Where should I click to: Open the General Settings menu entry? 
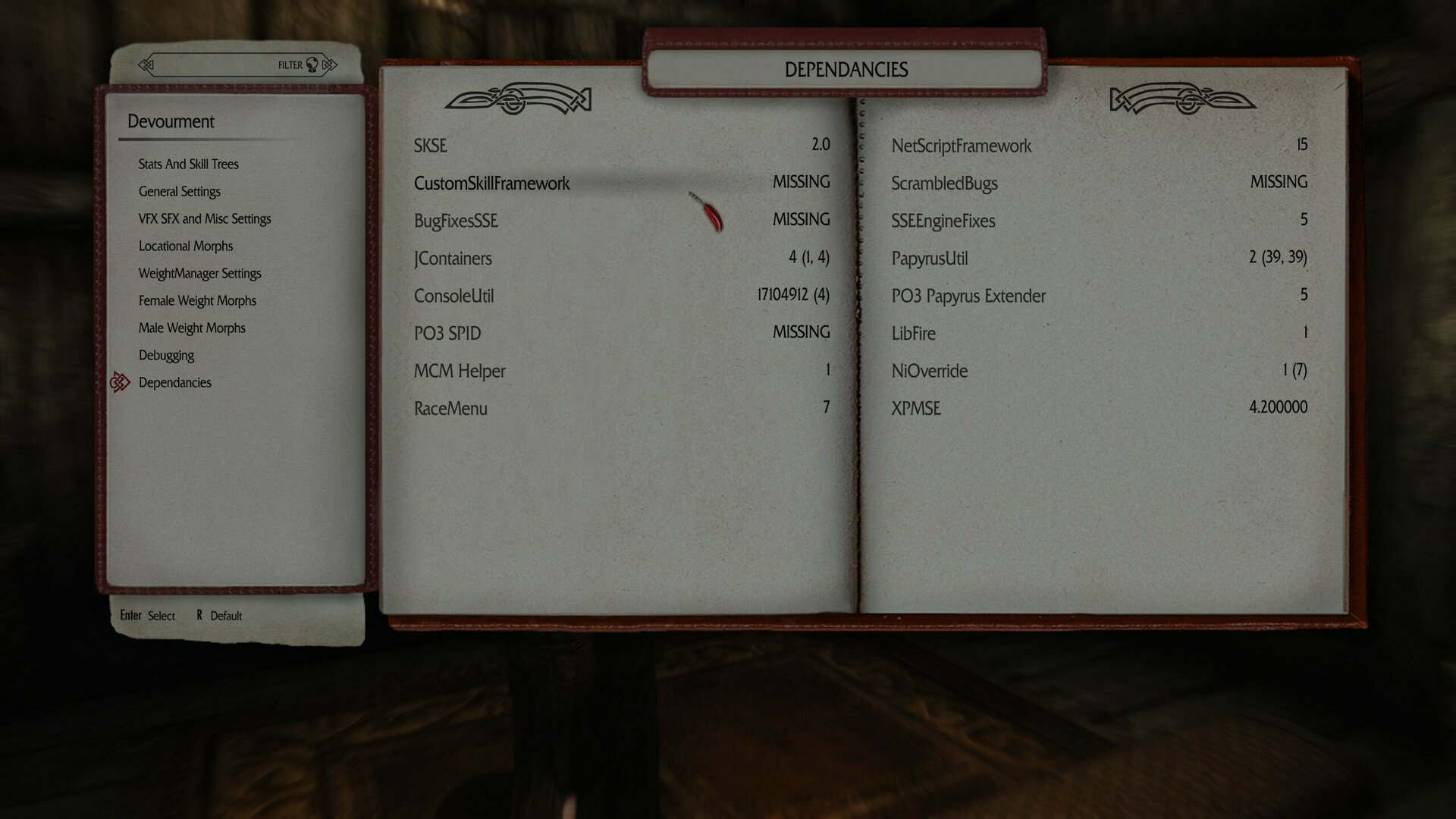(x=180, y=191)
